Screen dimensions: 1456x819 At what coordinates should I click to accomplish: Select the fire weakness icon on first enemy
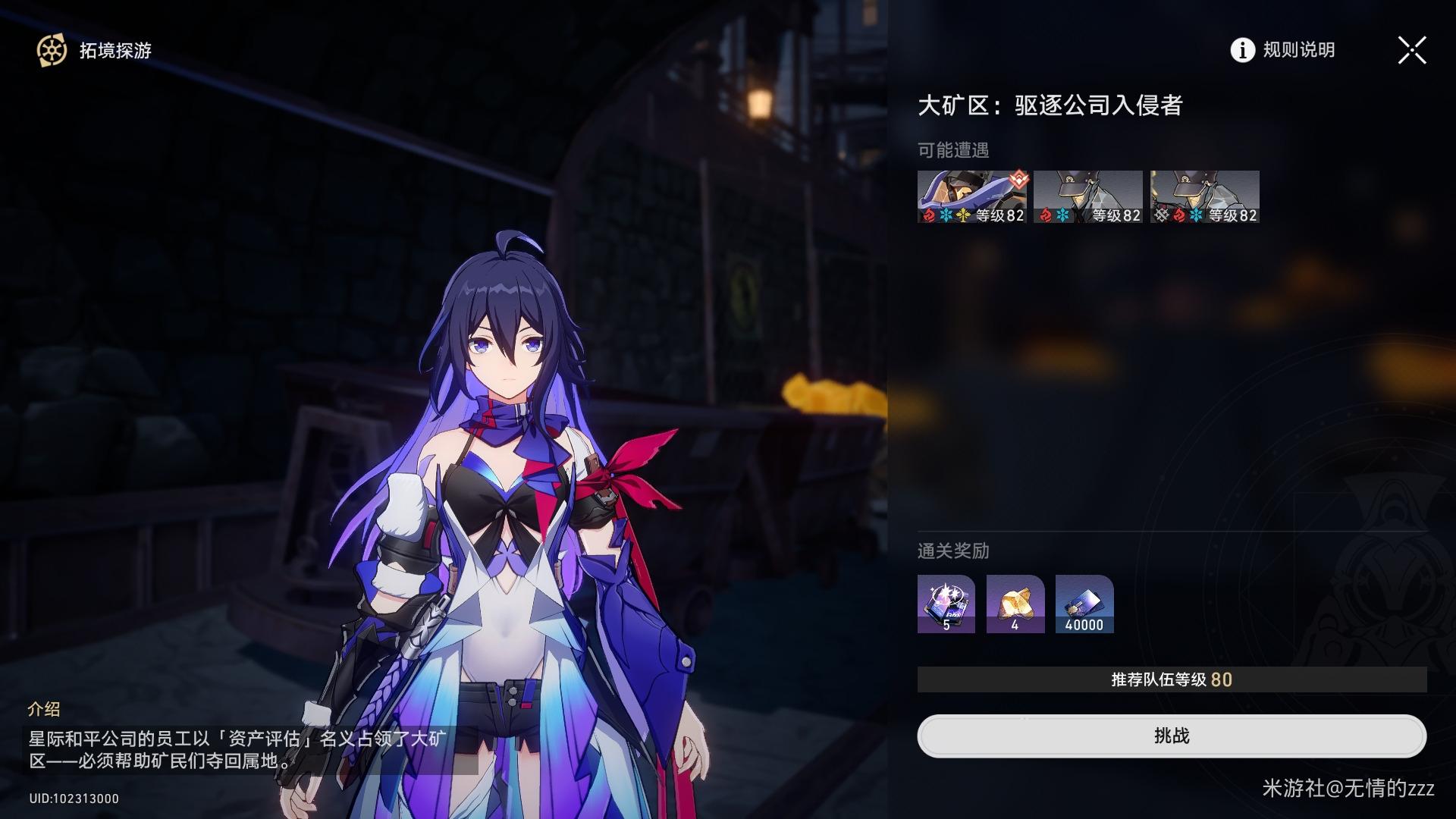[929, 215]
